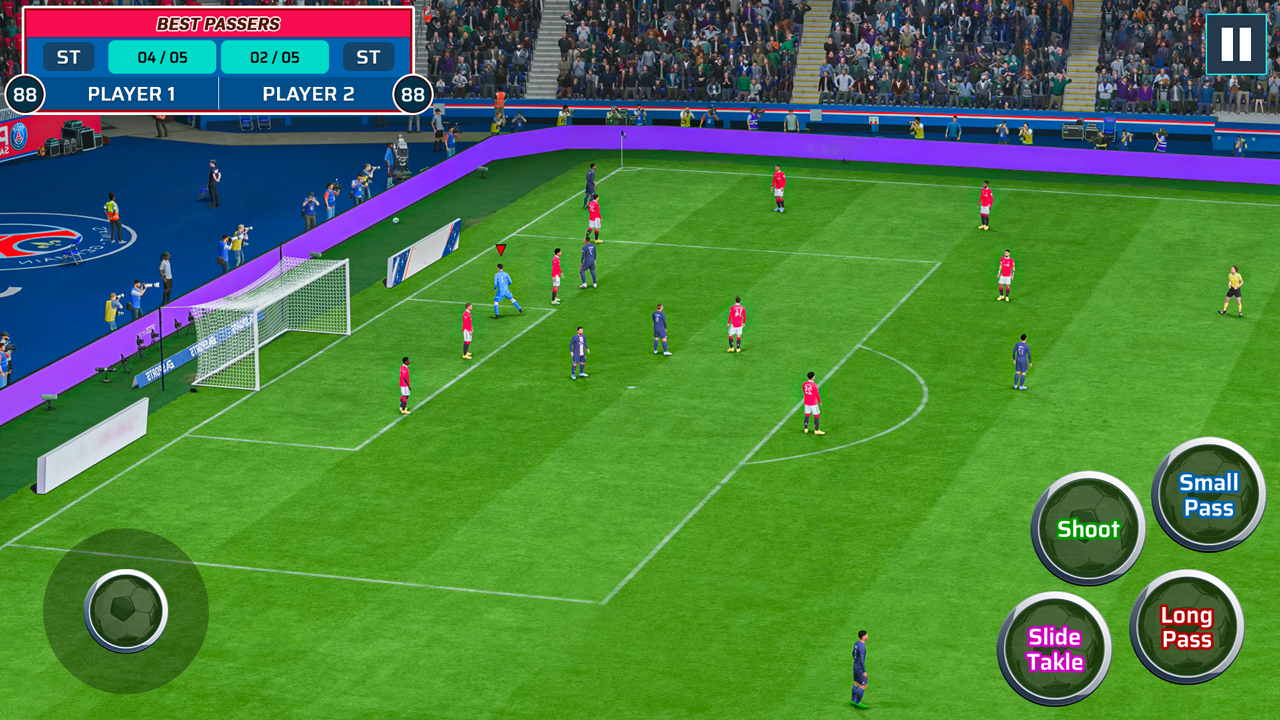
Task: Select the PLAYER 2 name label
Action: 309,94
